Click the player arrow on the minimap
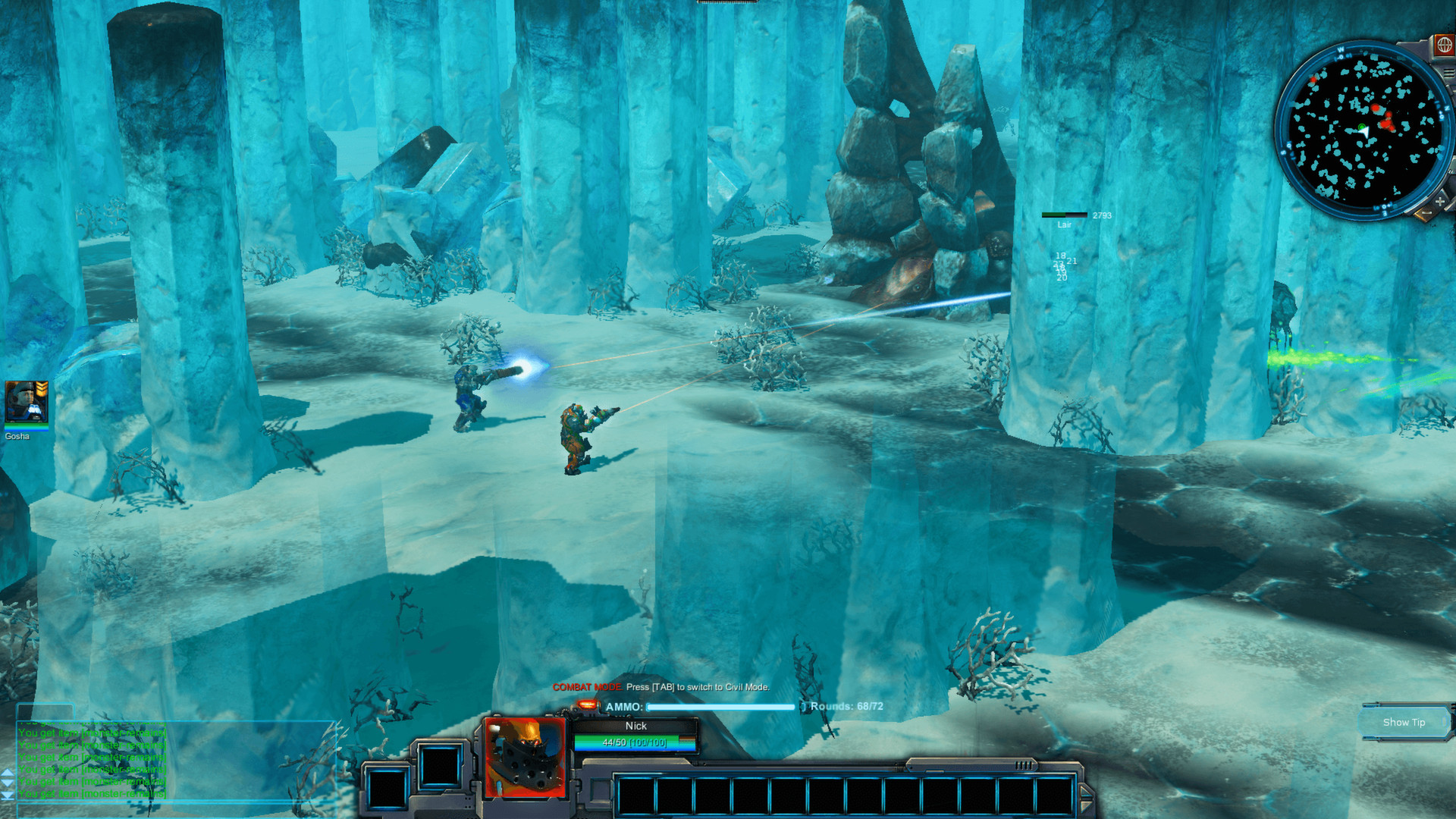This screenshot has height=819, width=1456. click(1364, 132)
